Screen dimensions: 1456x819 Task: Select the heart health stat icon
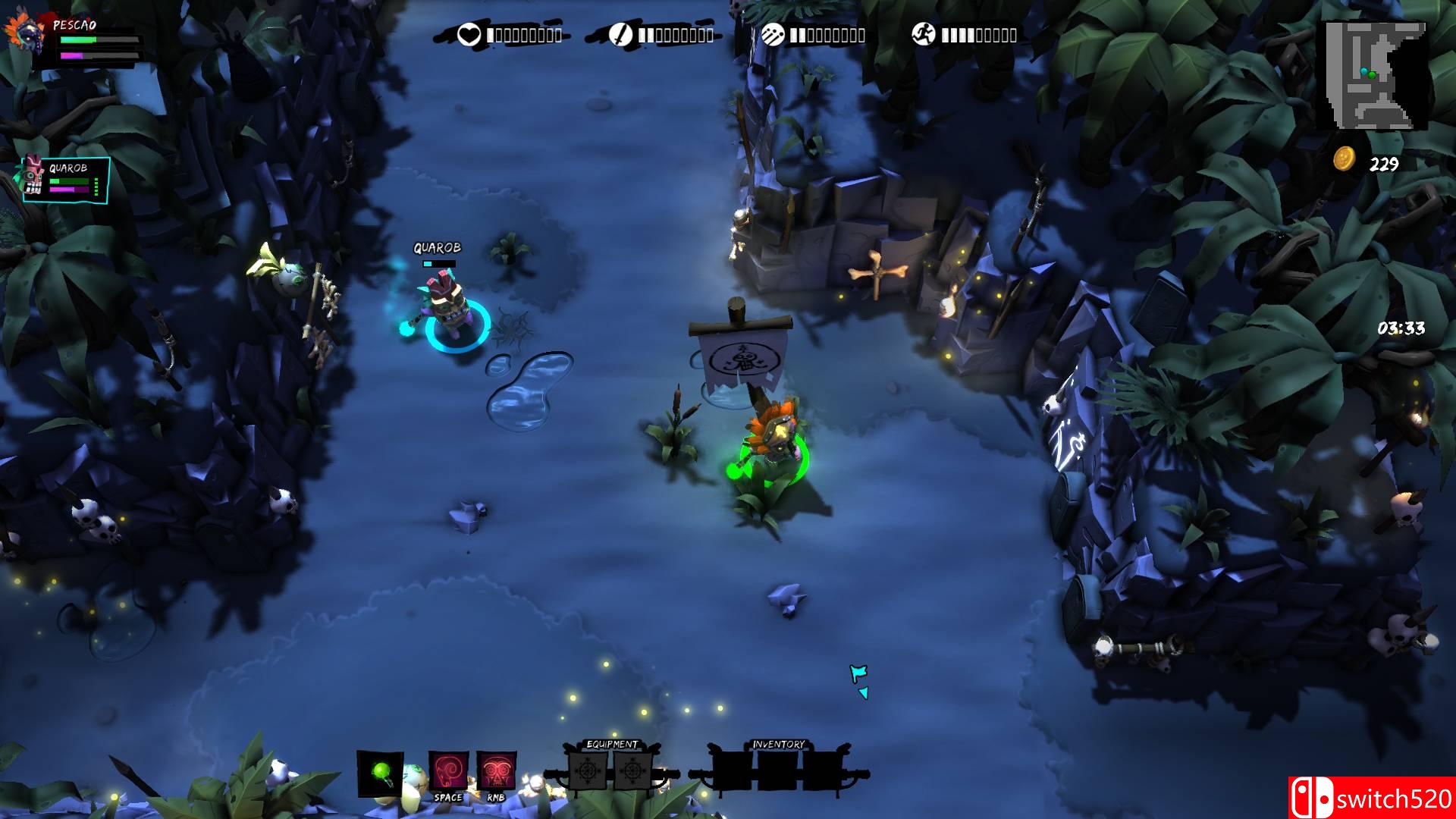pos(469,35)
